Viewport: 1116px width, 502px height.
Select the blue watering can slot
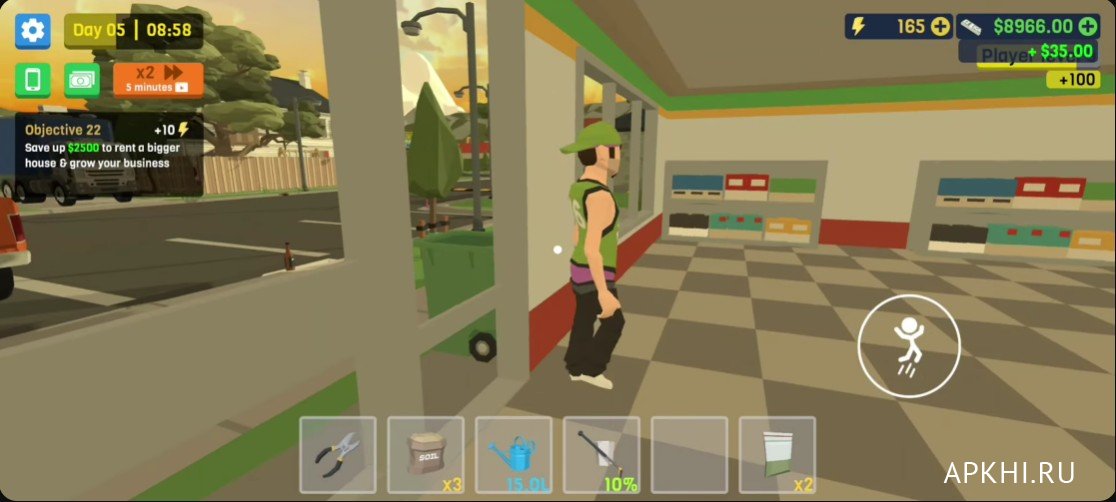pos(514,455)
